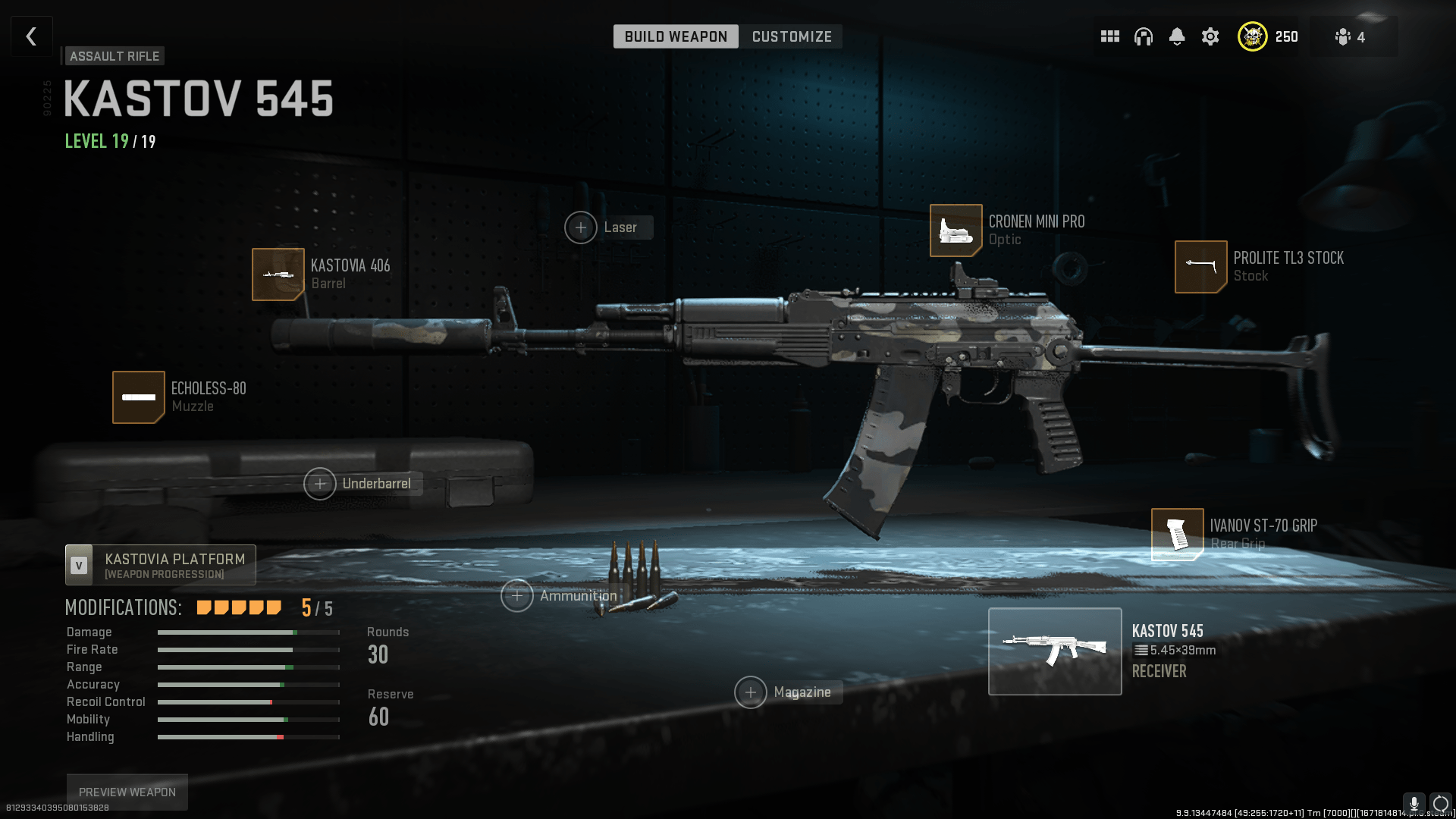Image resolution: width=1456 pixels, height=819 pixels.
Task: Add an Underbarrel attachment
Action: pos(320,483)
